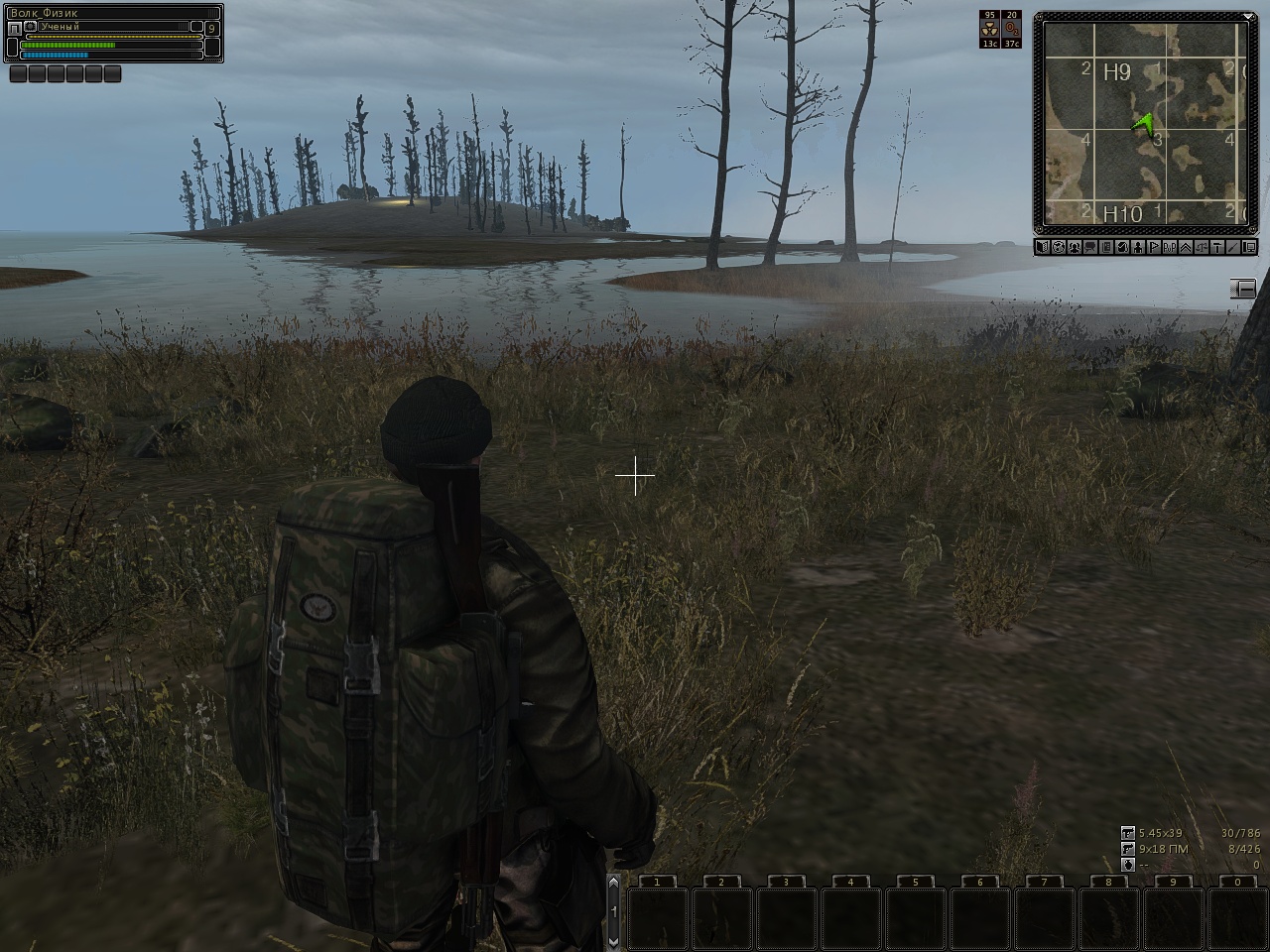The width and height of the screenshot is (1270, 952).
Task: Open the computer monitor menu icon
Action: tap(1249, 247)
